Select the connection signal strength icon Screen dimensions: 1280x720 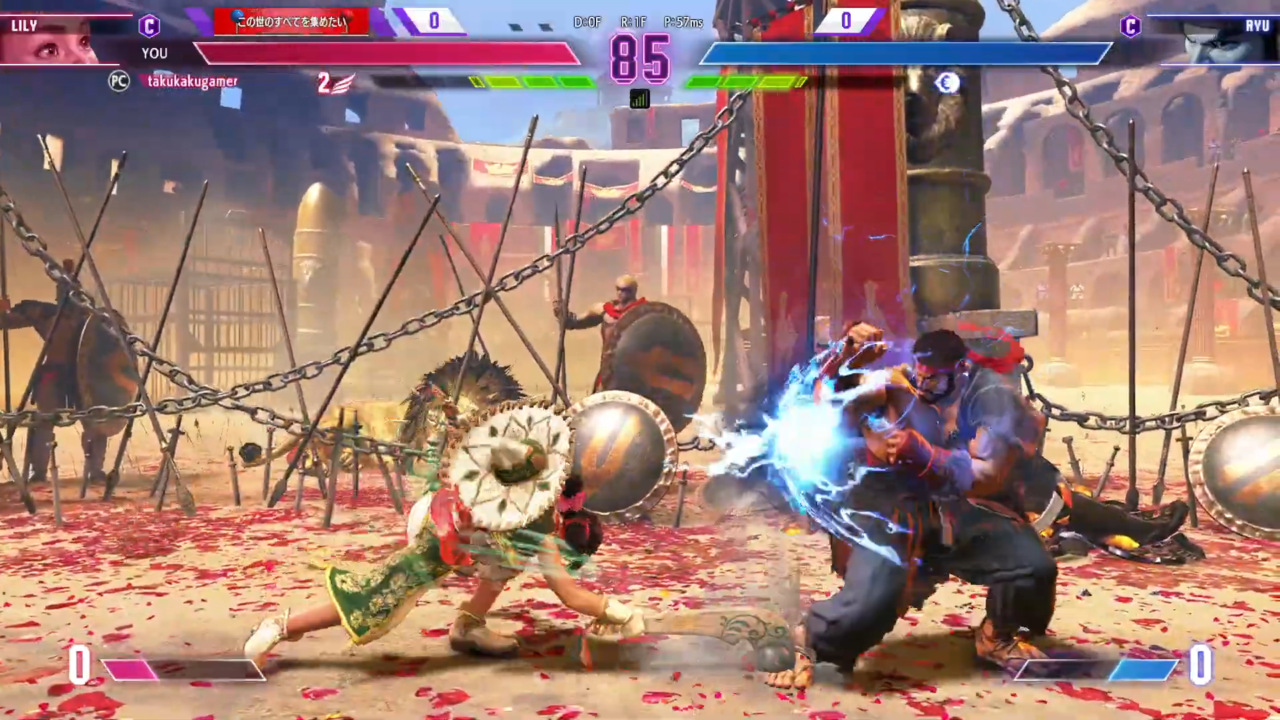[x=639, y=98]
